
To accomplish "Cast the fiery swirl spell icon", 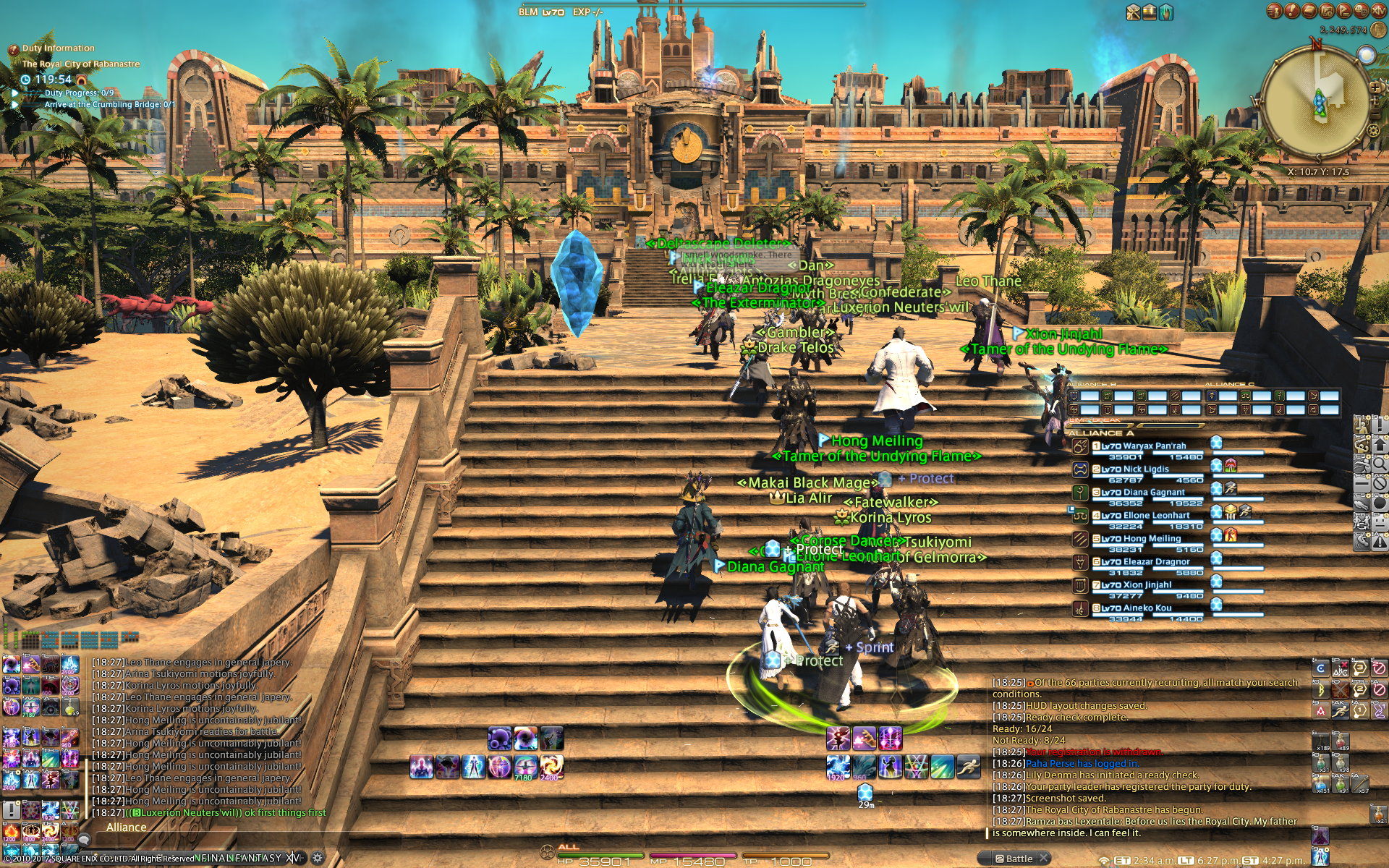I will pyautogui.click(x=551, y=766).
